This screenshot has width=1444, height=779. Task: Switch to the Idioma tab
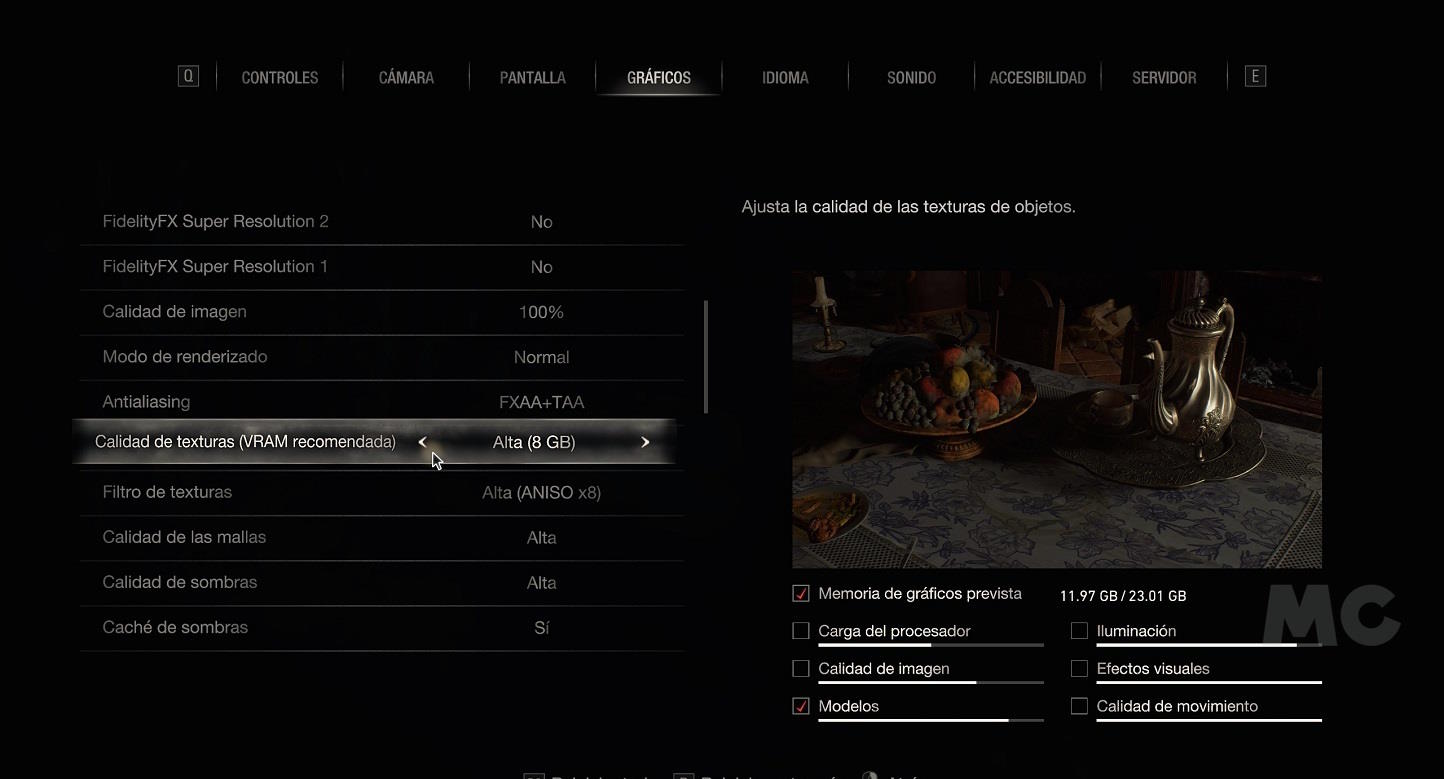(785, 78)
